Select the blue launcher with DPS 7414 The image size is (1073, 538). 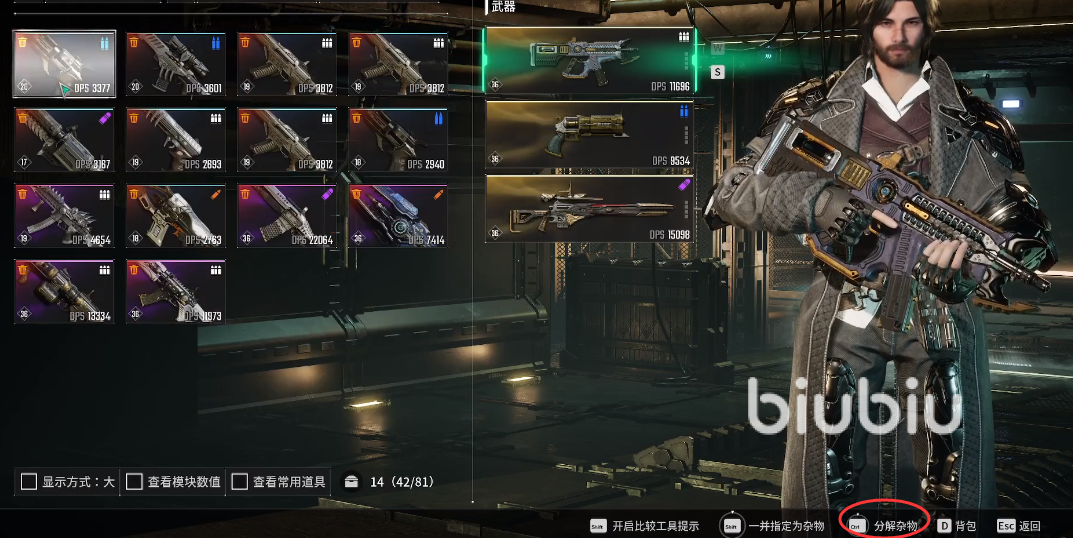tap(398, 214)
